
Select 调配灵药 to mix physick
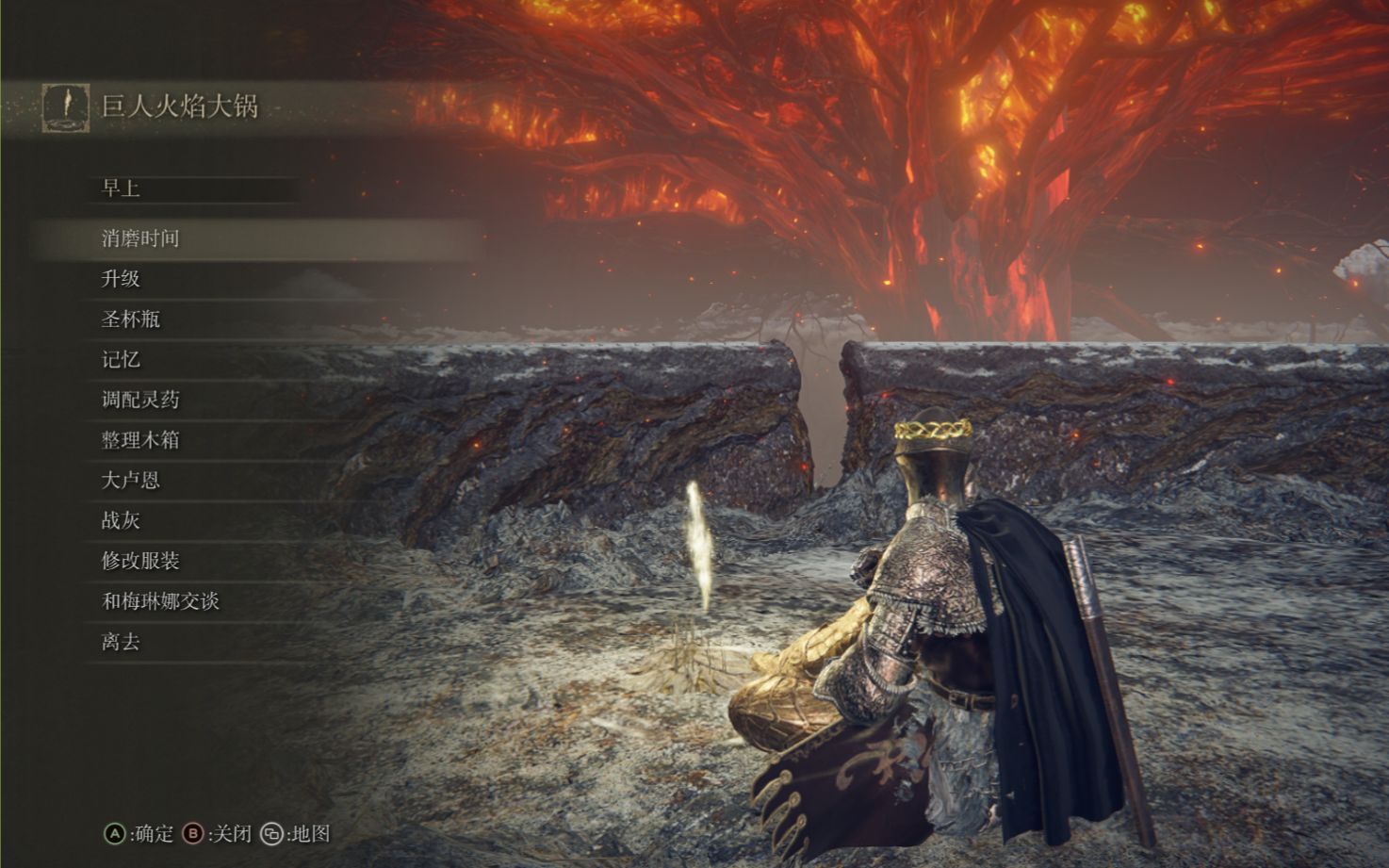(x=140, y=400)
